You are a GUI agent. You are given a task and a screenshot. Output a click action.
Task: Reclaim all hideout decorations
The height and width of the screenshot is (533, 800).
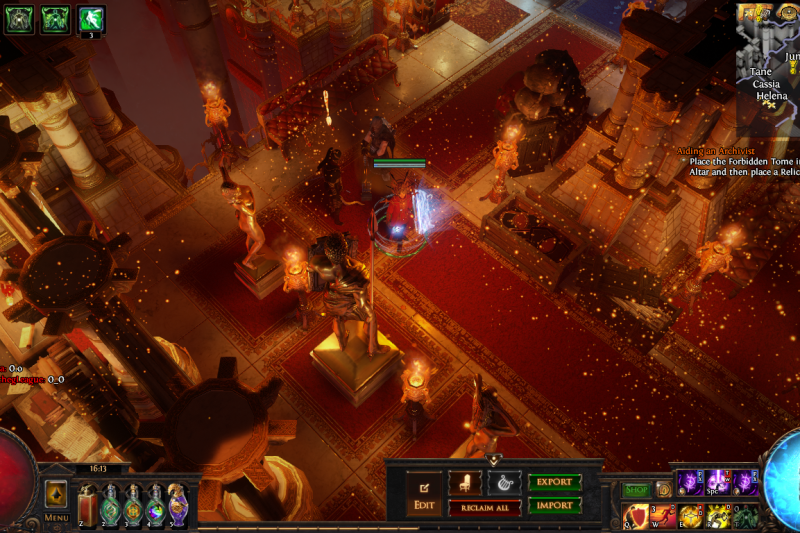coord(484,508)
